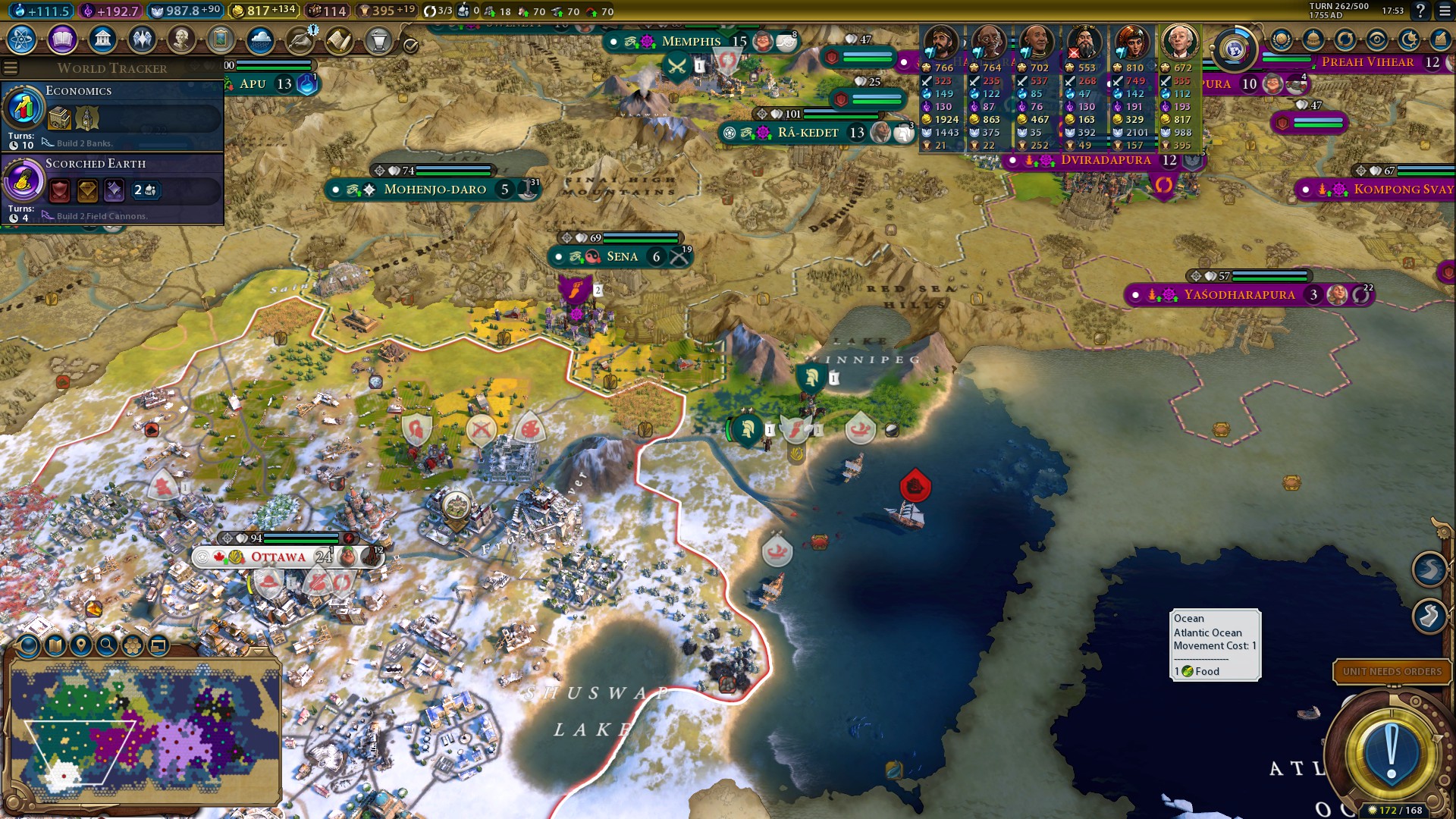Open the map search magnifier

(x=107, y=645)
